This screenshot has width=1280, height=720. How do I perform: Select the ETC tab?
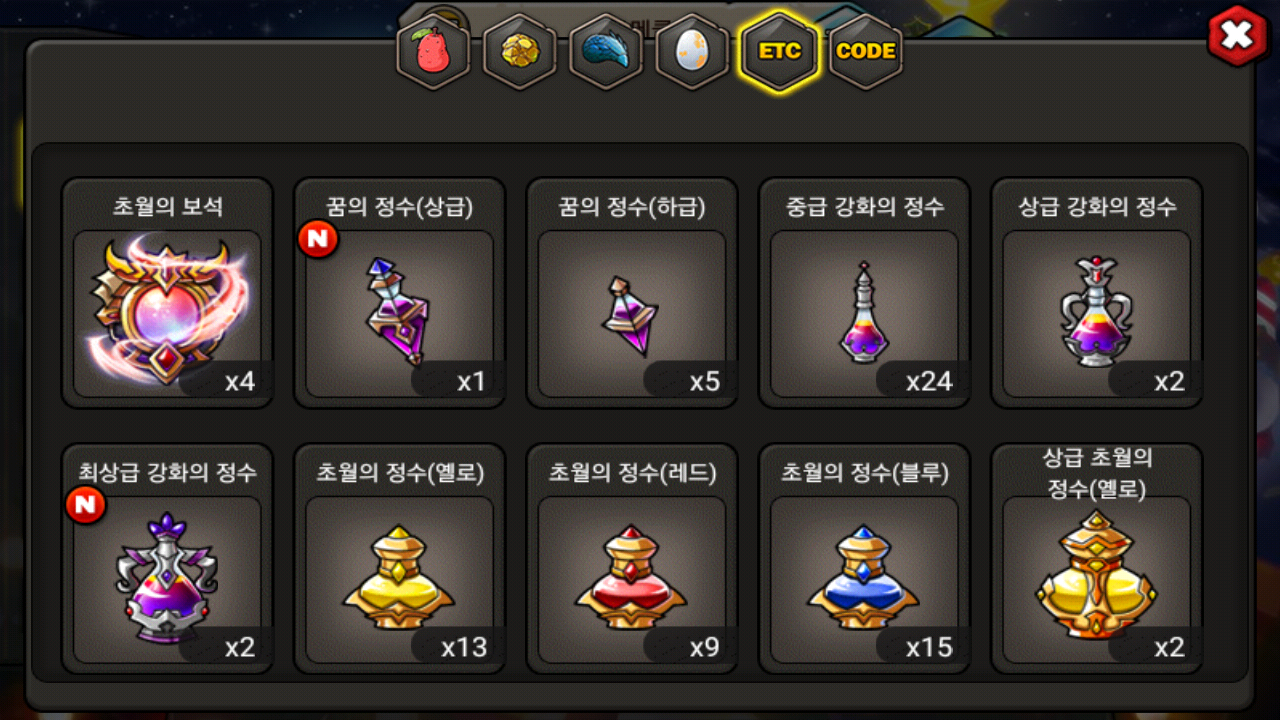779,51
